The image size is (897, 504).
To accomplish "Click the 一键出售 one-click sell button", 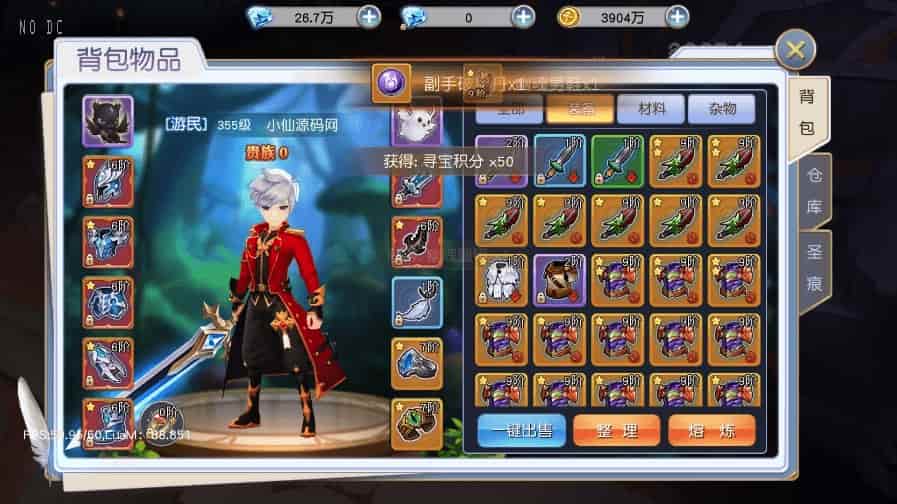I will click(x=521, y=430).
